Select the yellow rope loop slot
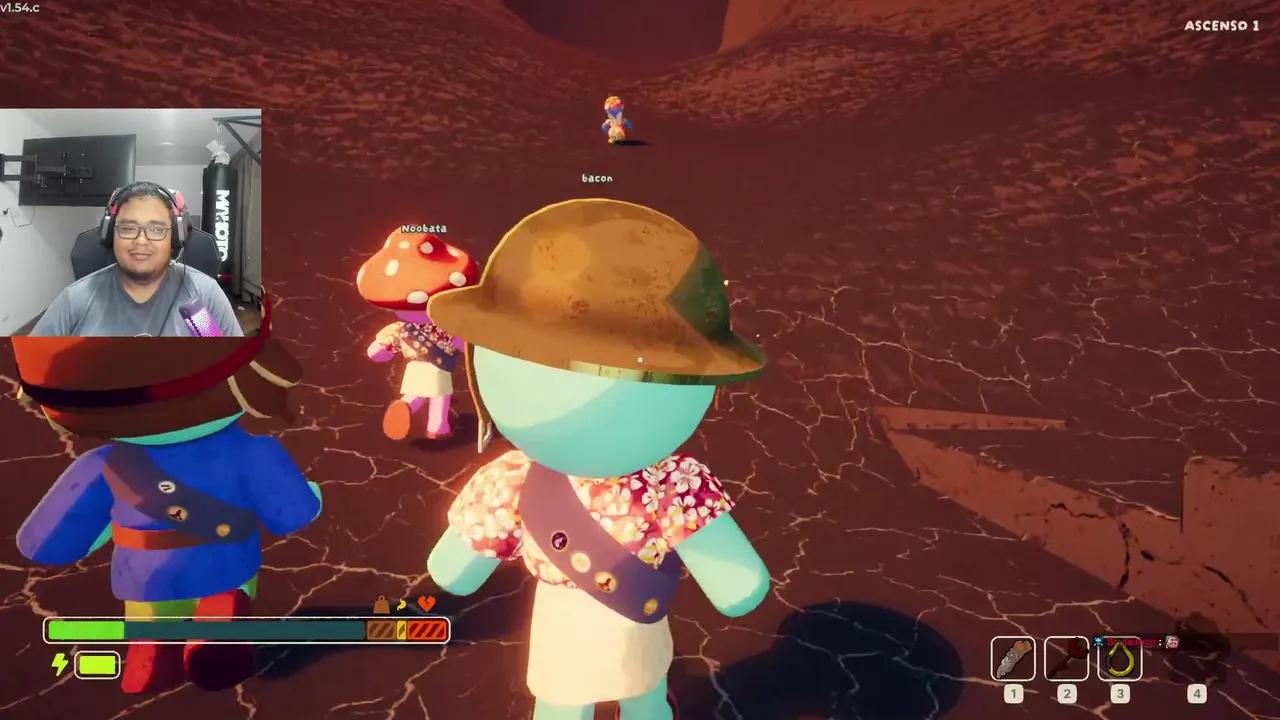 coord(1119,658)
